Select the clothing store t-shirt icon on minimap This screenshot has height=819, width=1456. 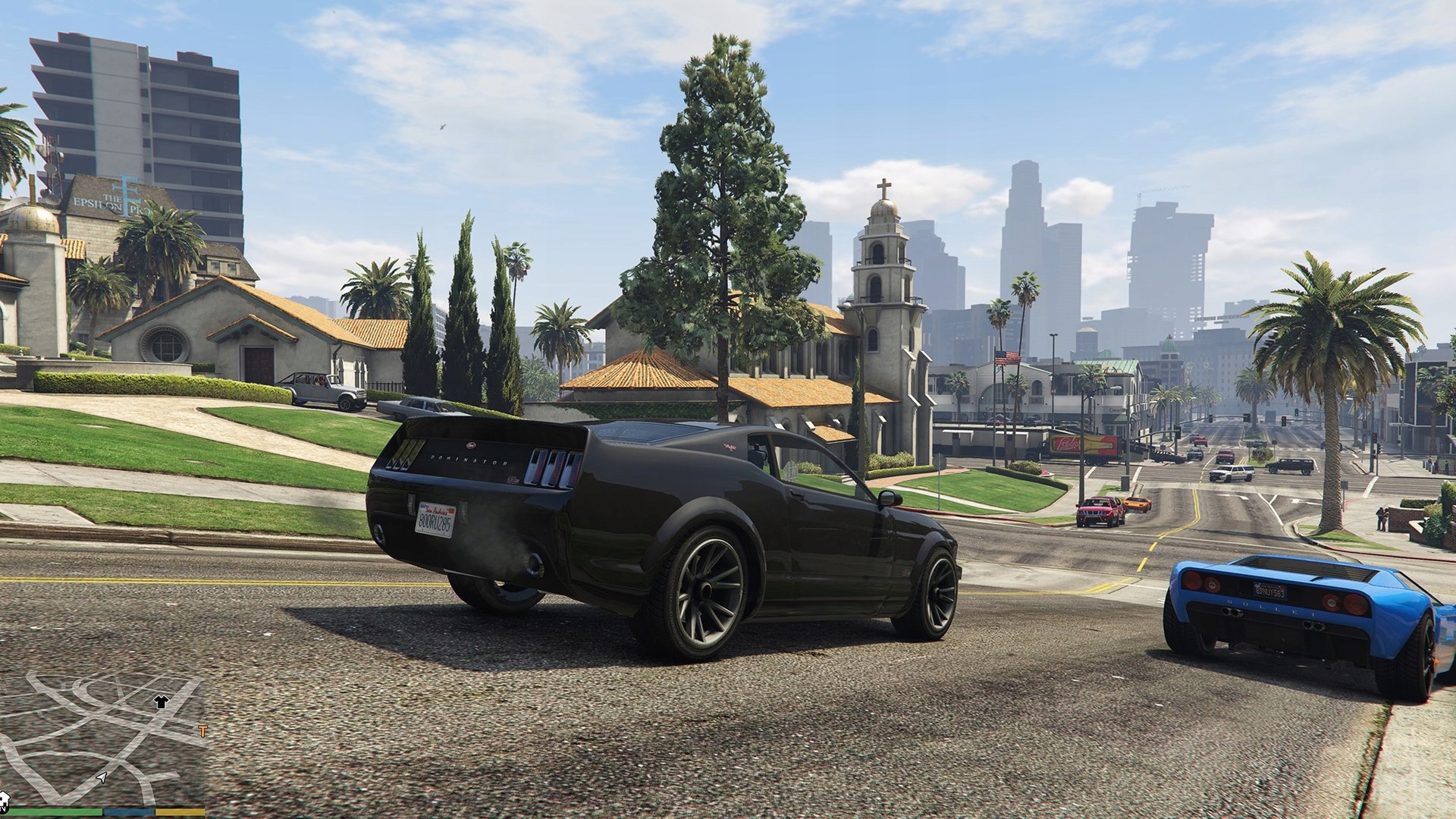tap(160, 703)
